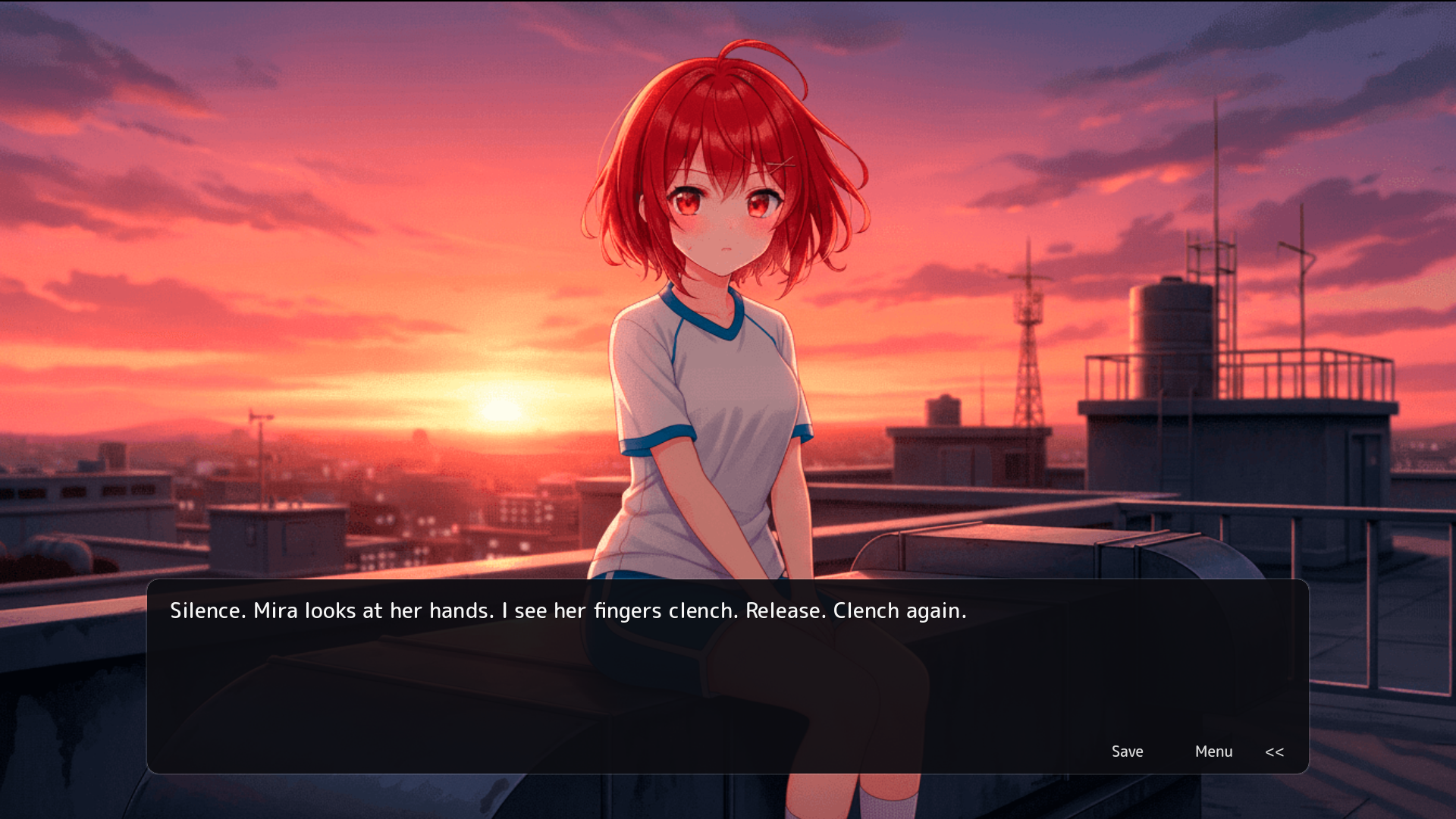Choose Menu to access game options

(x=1214, y=752)
